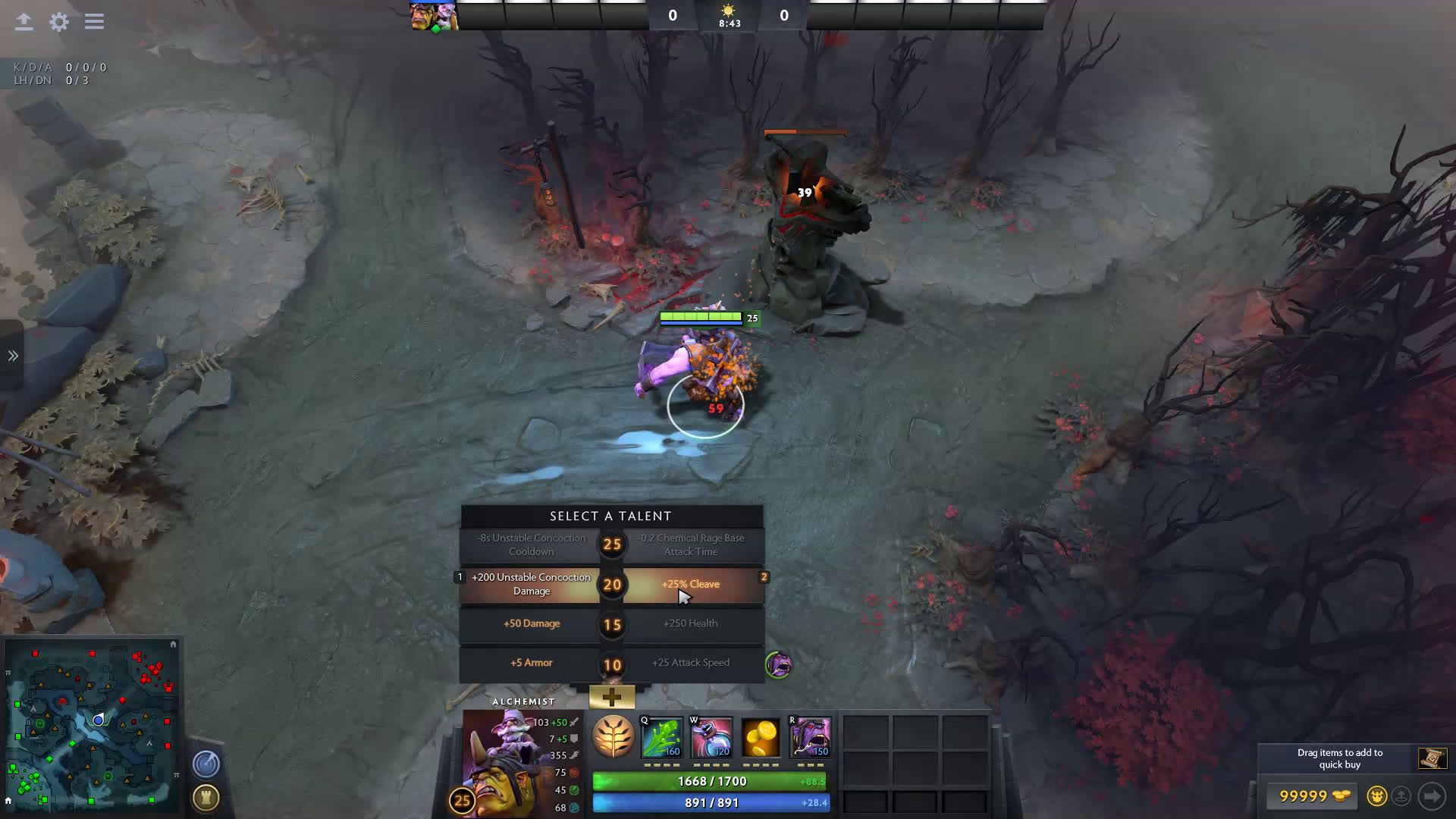
Task: Click the gold plus level-up button
Action: click(612, 696)
